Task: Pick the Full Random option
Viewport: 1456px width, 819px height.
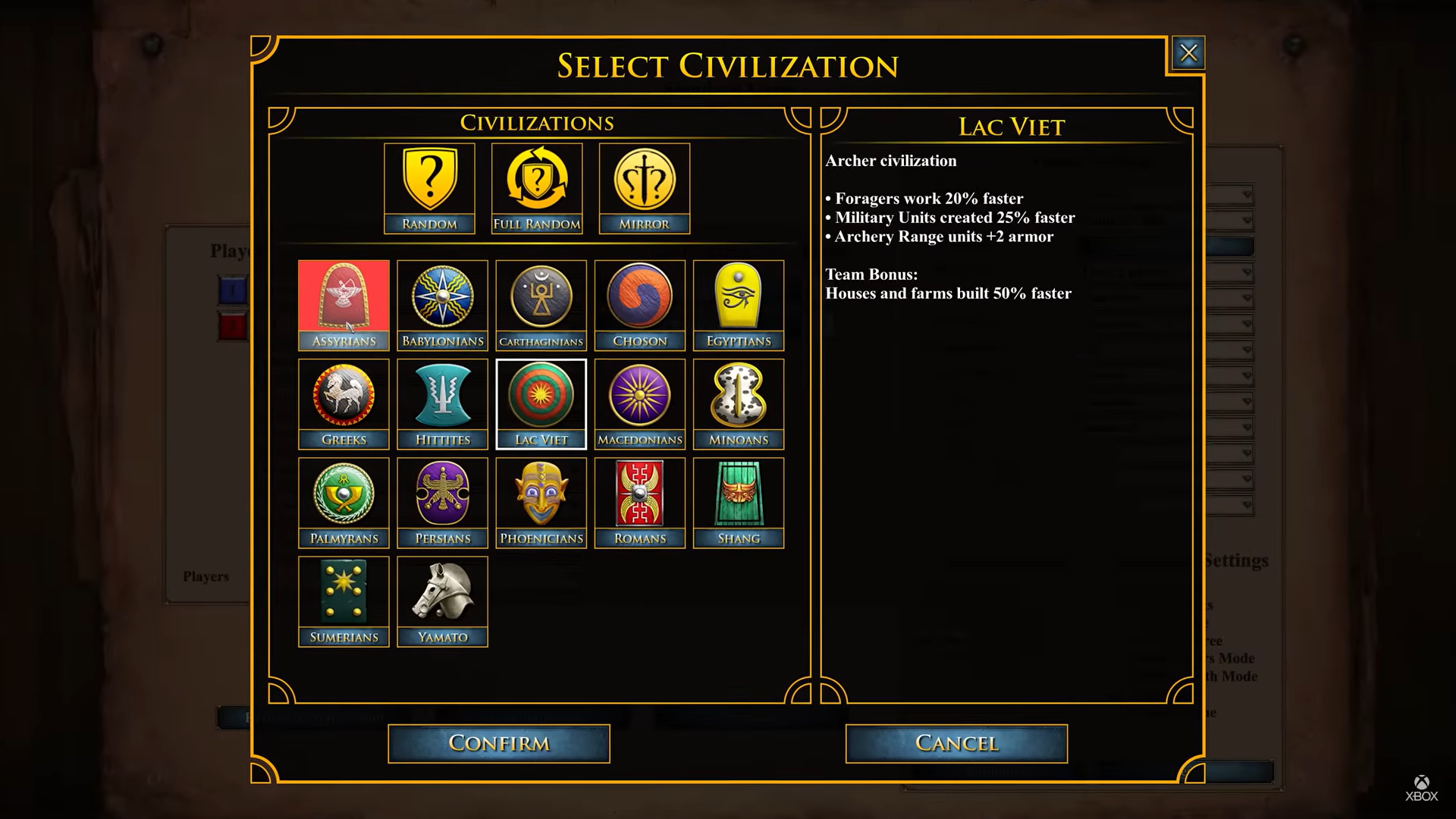Action: point(537,188)
